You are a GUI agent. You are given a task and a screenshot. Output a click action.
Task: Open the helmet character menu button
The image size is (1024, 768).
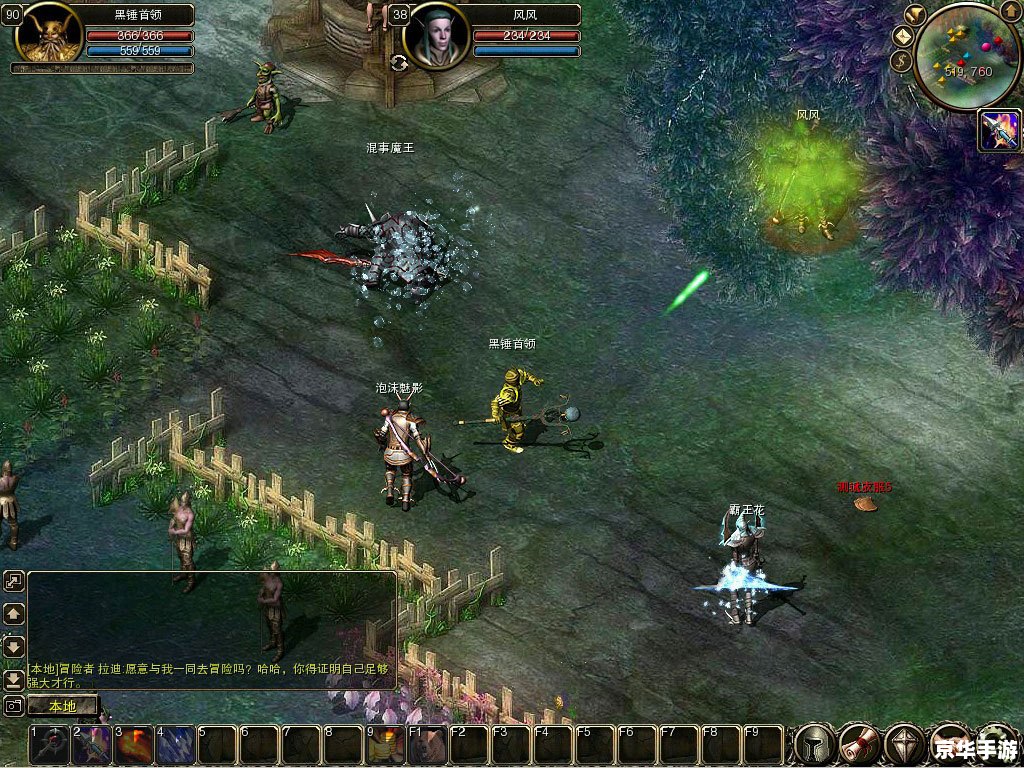pos(814,745)
